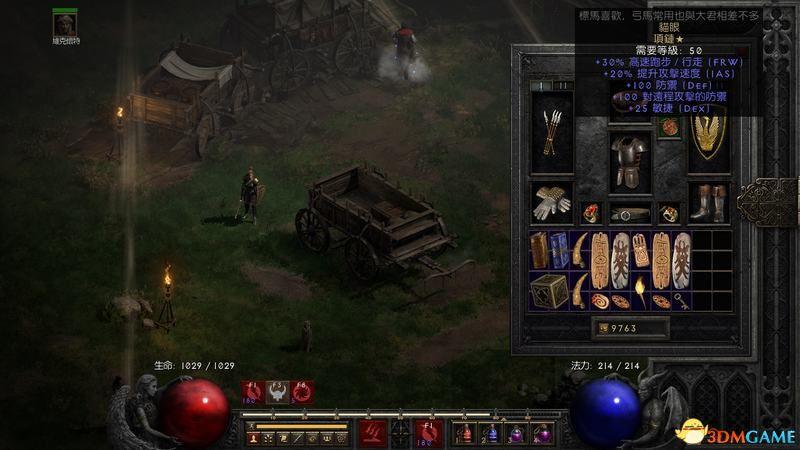Choose the ring slot beside the boots
Viewport: 800px width, 450px height.
pyautogui.click(x=669, y=213)
